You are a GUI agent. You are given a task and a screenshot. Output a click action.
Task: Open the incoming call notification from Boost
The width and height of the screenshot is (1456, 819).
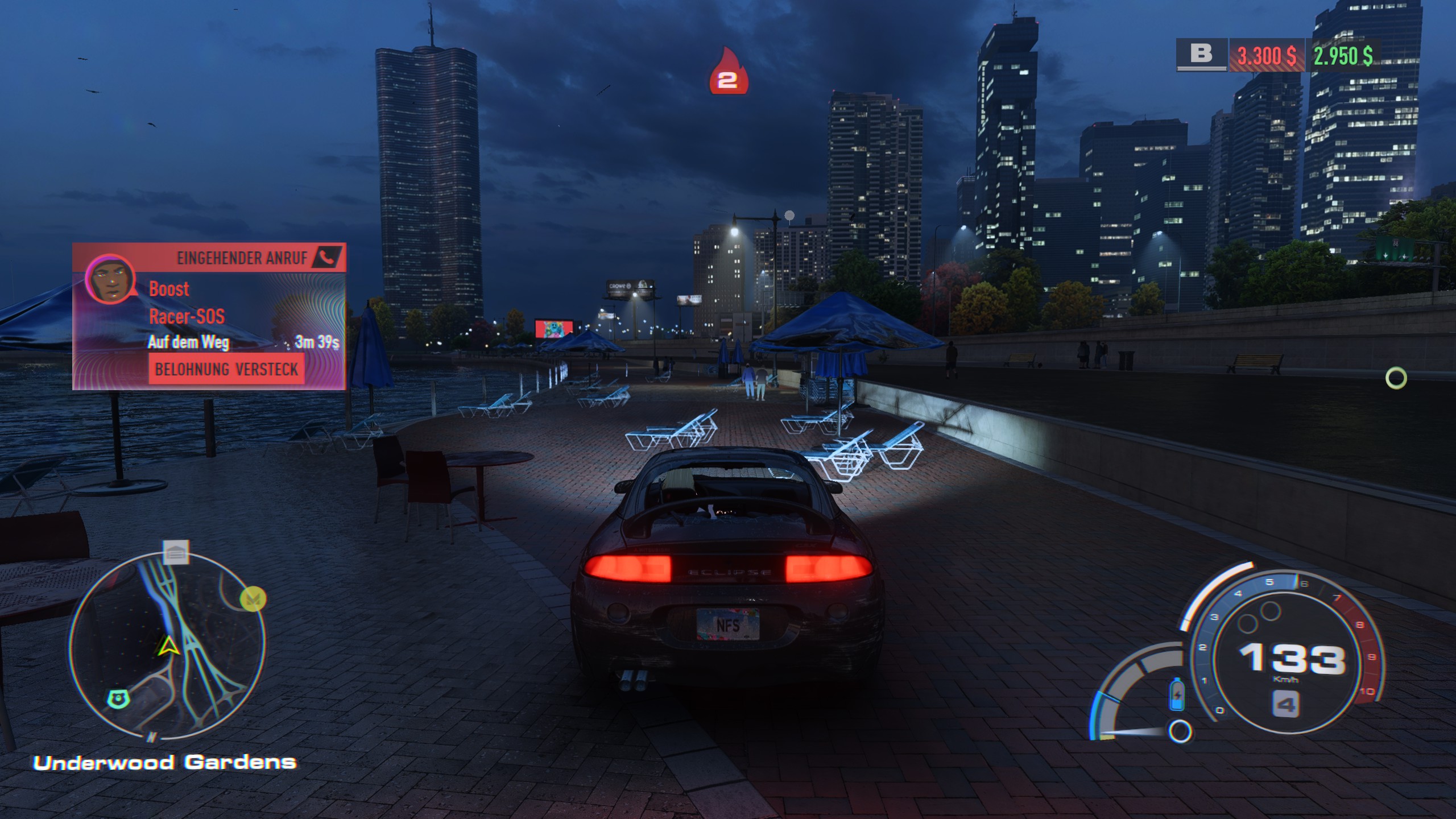[x=209, y=316]
